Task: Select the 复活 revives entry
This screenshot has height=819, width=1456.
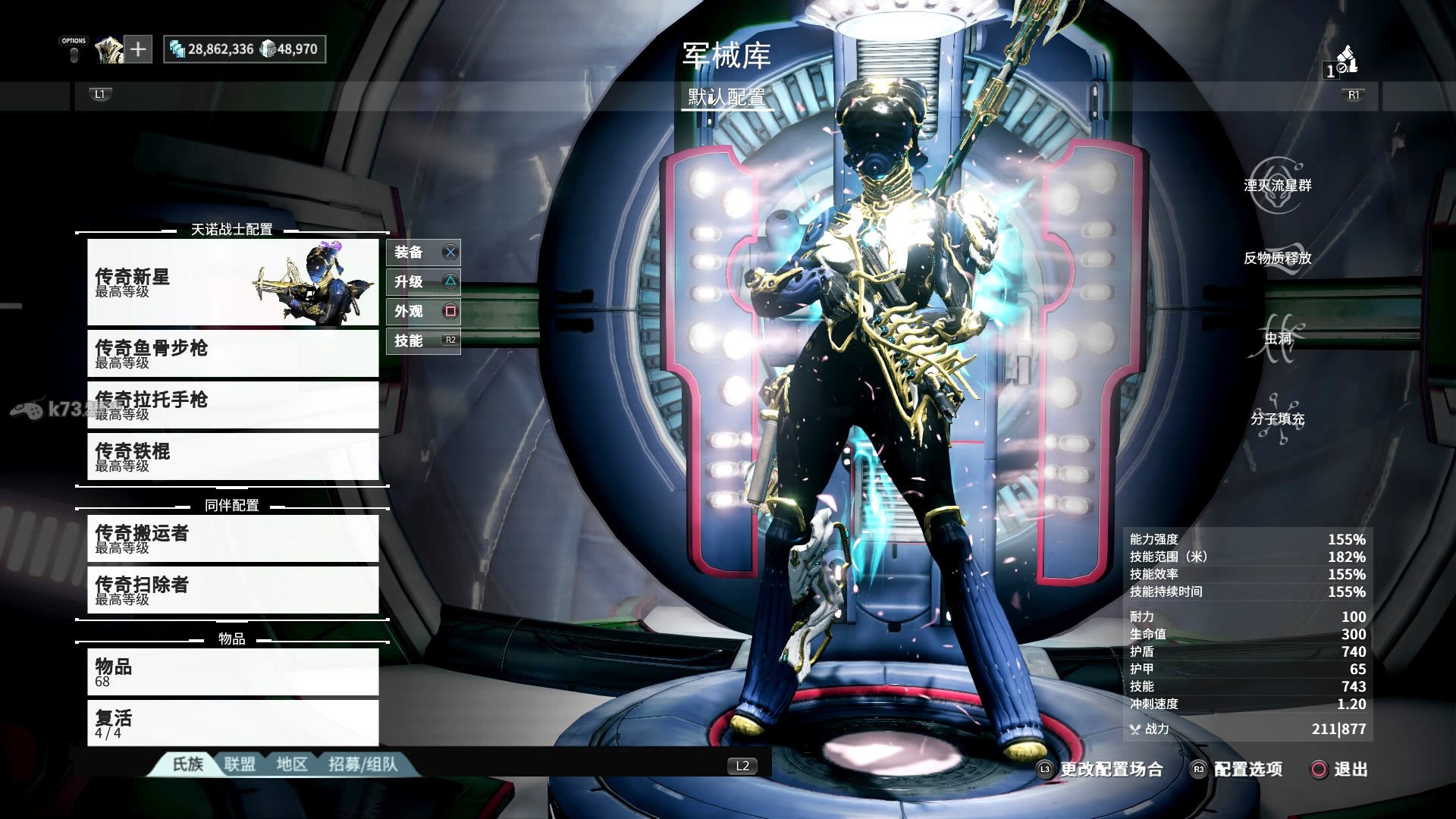Action: click(x=233, y=723)
